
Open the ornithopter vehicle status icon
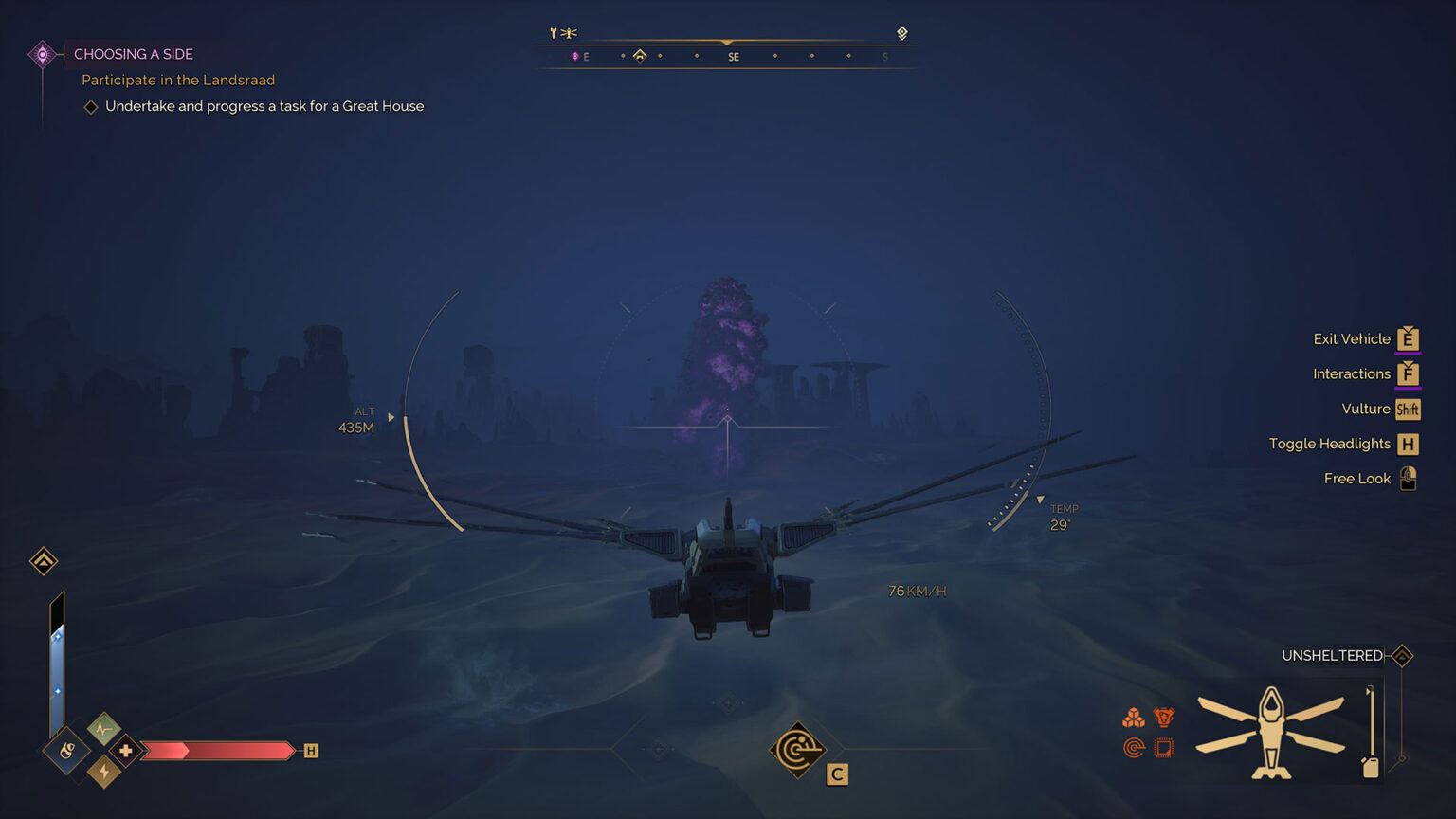click(1270, 732)
